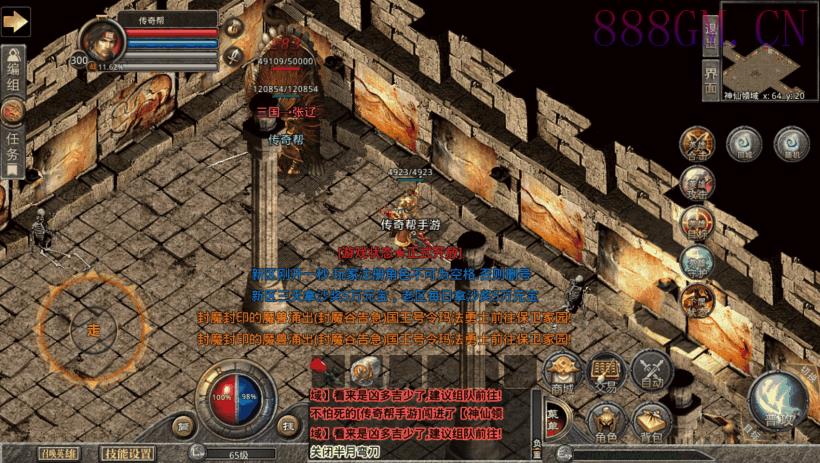Open the 交易 trade window

[606, 372]
